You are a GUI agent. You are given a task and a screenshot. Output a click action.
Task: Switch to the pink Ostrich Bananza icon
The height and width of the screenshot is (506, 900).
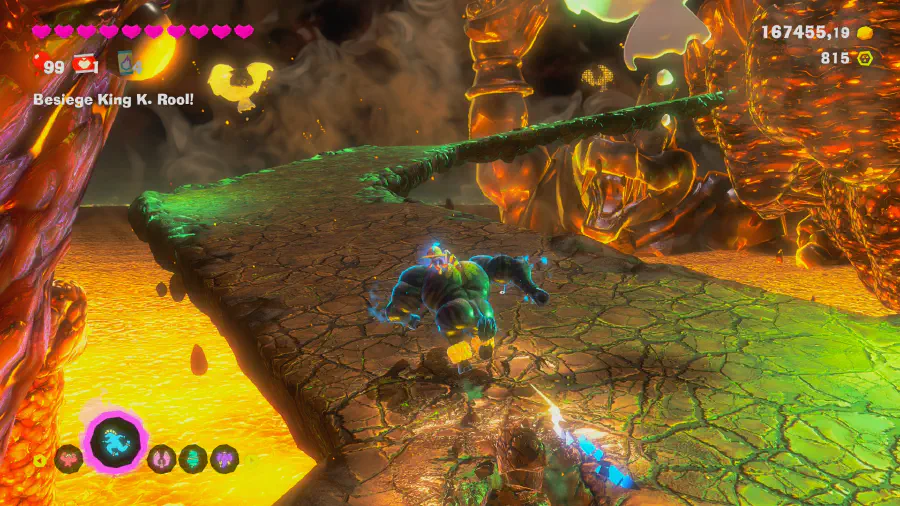point(161,459)
